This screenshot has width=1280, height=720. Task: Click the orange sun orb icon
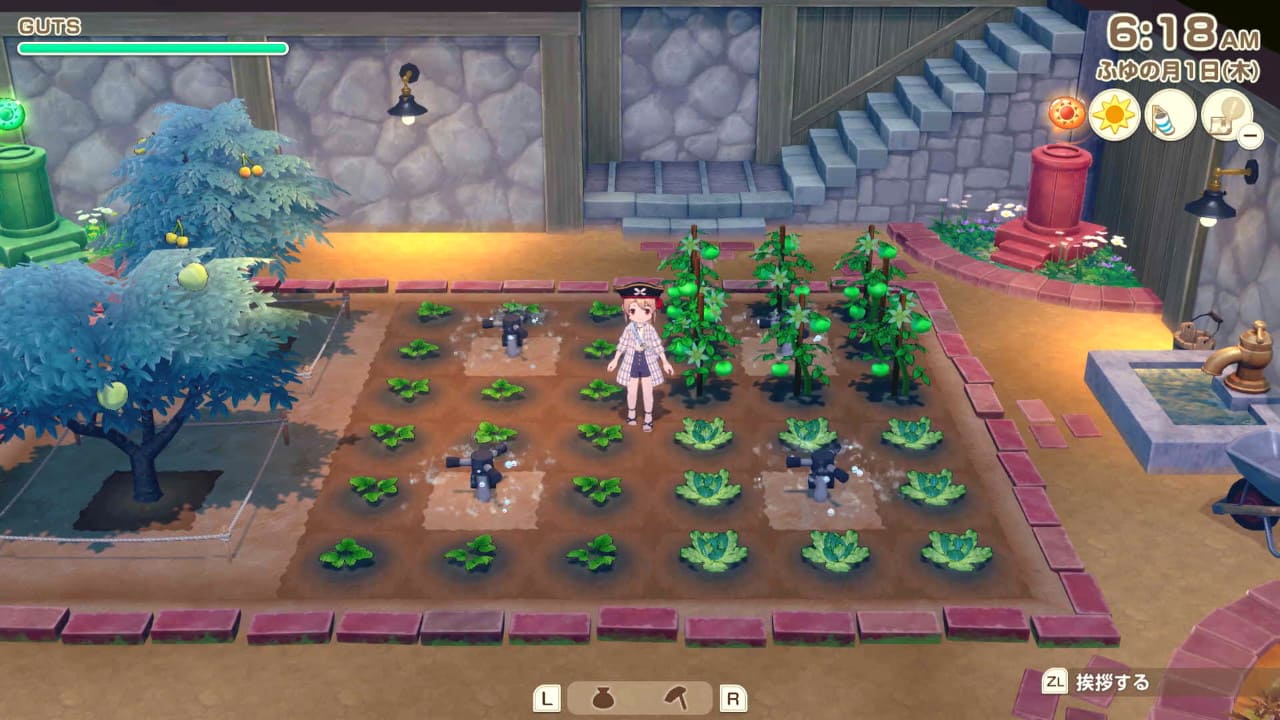[x=1067, y=113]
